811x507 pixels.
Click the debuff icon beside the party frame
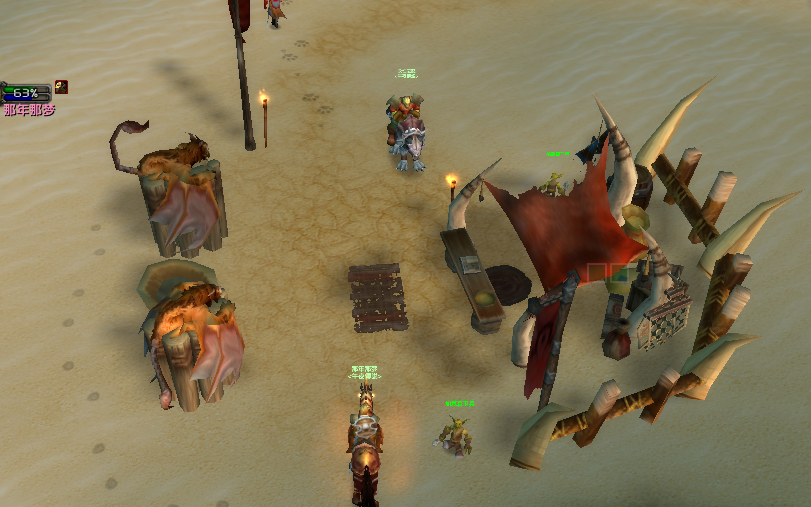coord(62,87)
